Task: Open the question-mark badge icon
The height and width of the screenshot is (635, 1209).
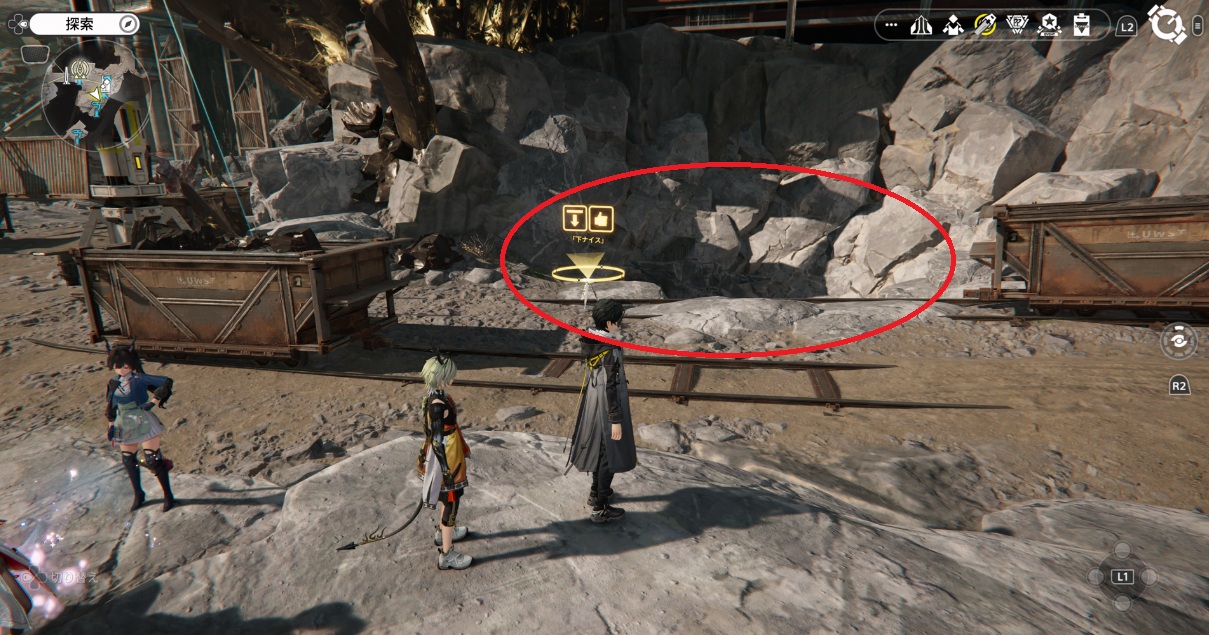Action: click(1019, 25)
